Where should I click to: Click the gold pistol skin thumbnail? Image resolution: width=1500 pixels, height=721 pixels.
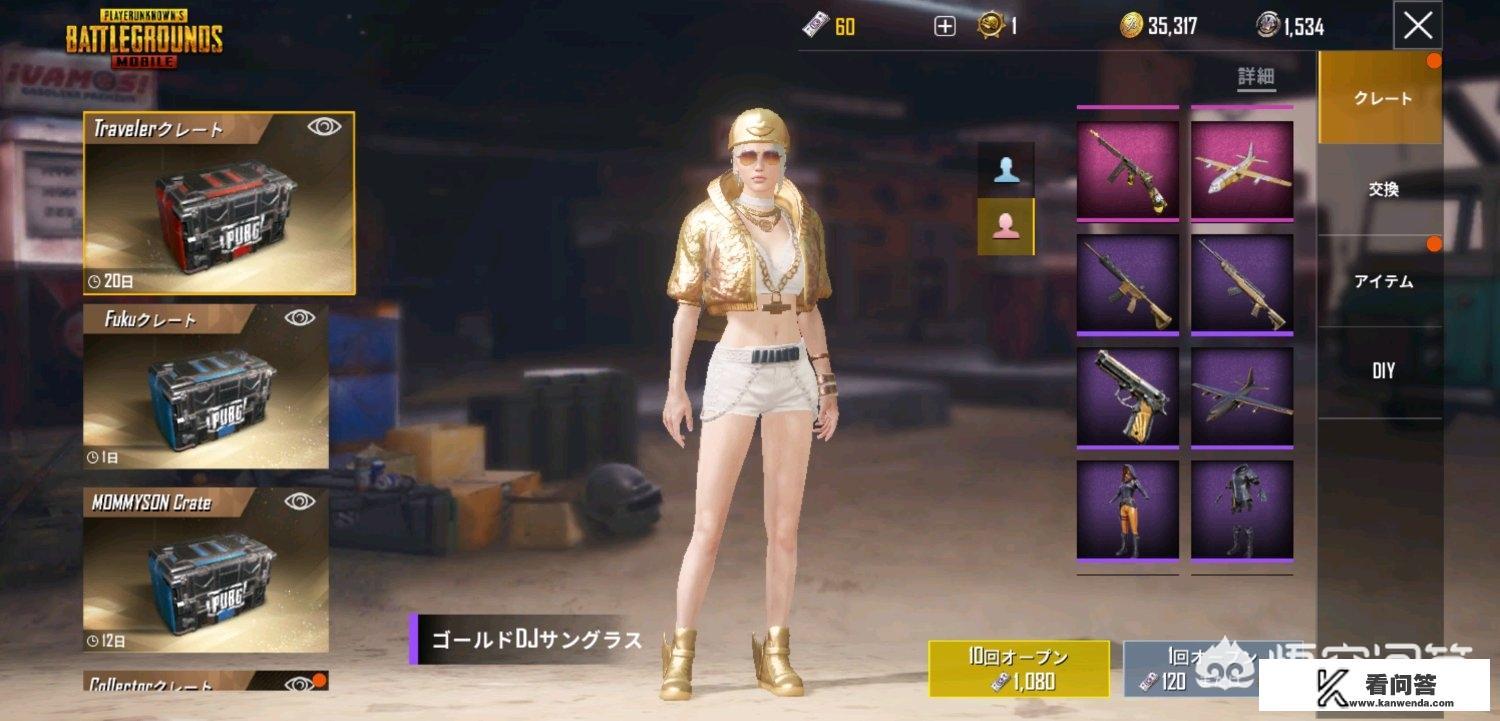[x=1127, y=397]
